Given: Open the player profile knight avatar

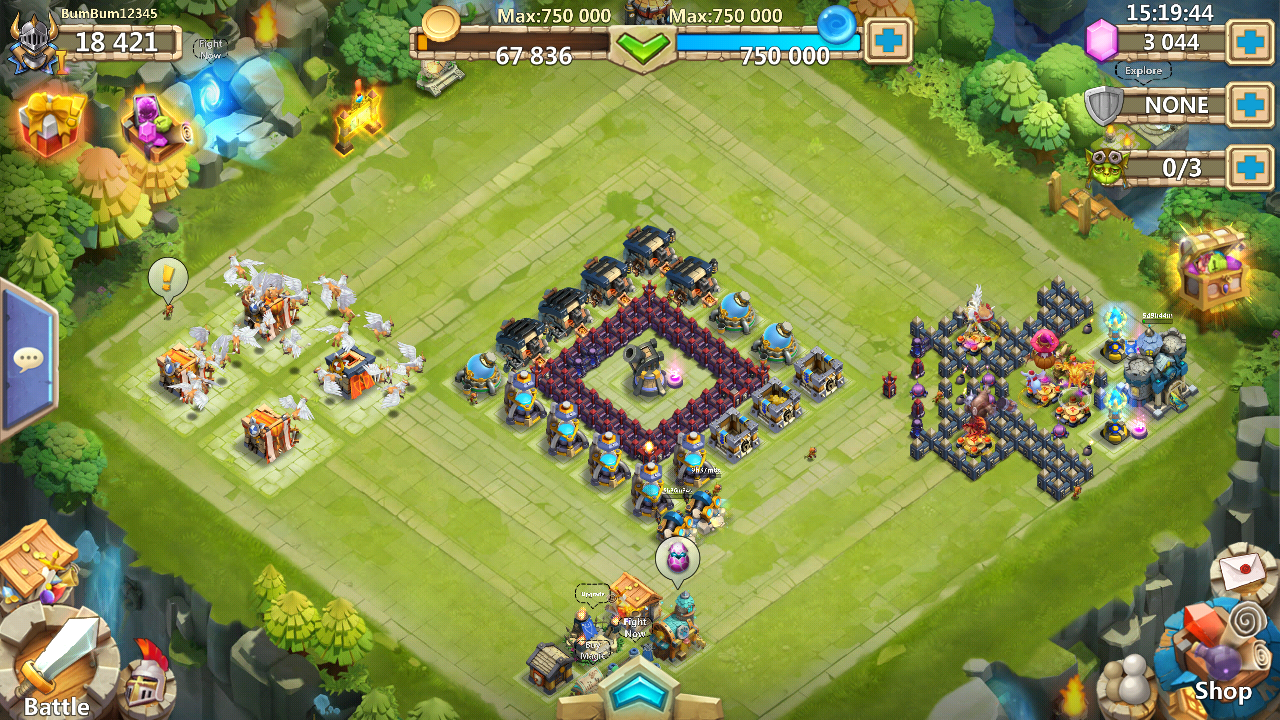Looking at the screenshot, I should pyautogui.click(x=30, y=44).
